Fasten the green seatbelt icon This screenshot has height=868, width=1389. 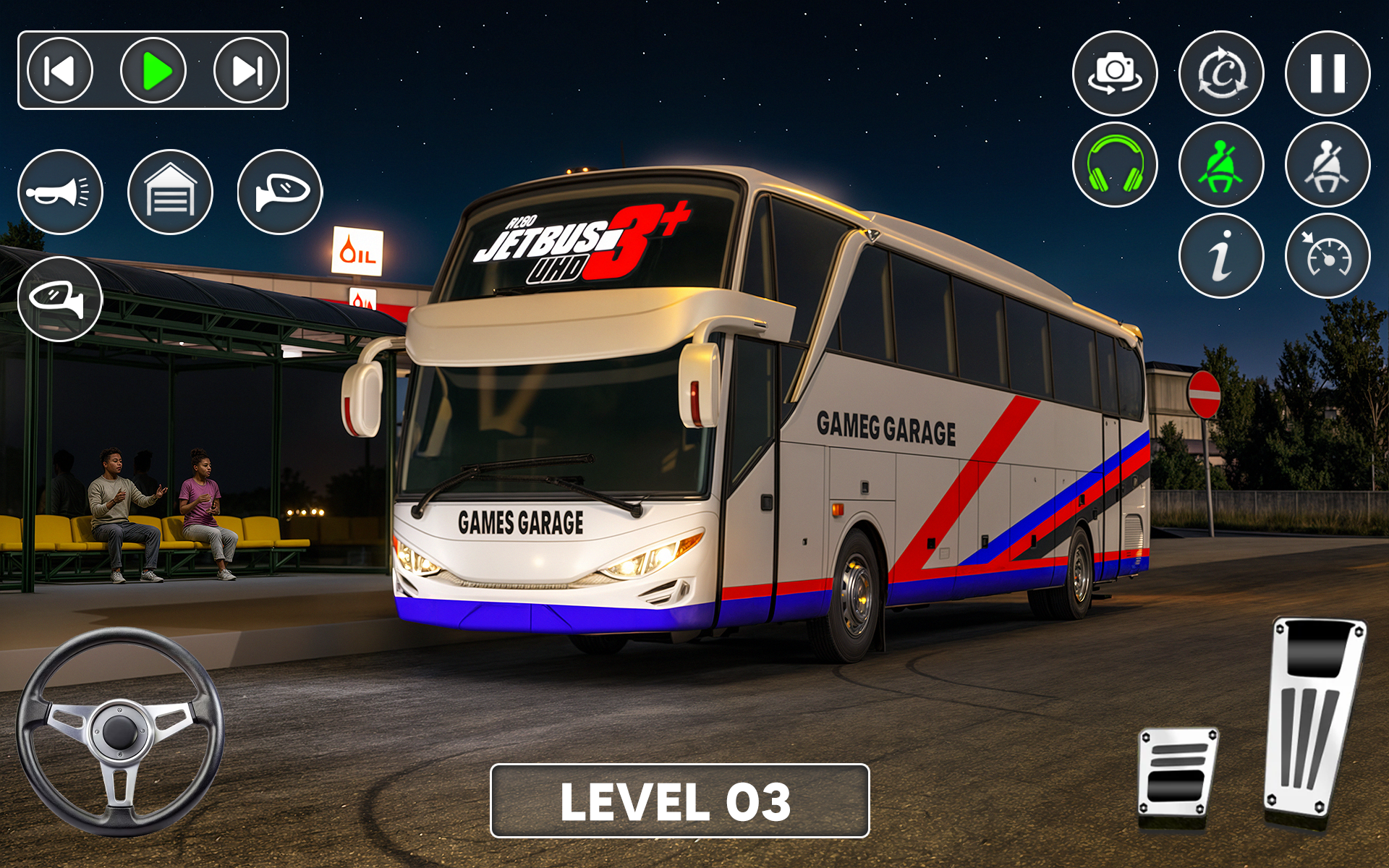coord(1221,165)
